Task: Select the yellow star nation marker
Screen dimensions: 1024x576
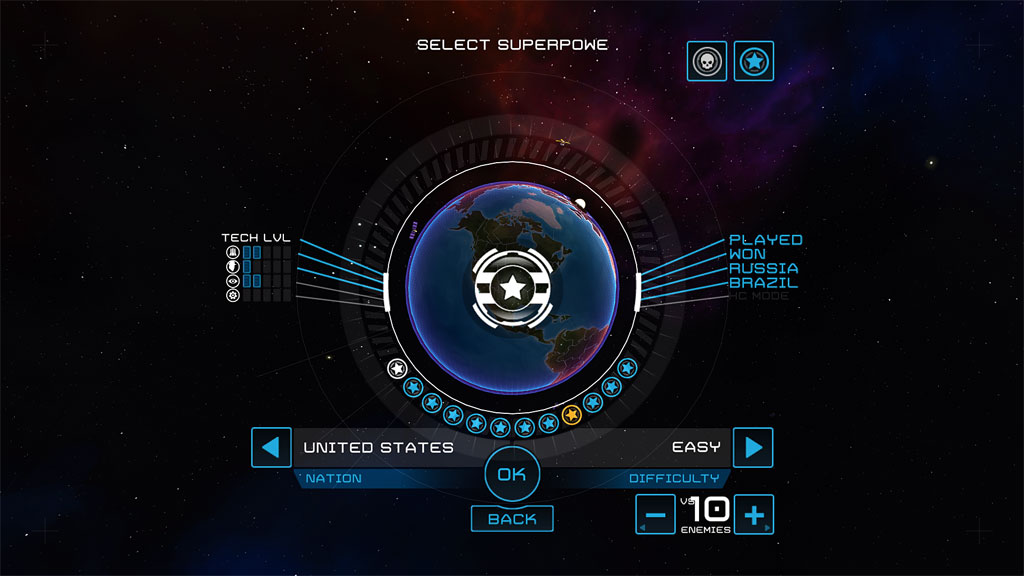Action: (x=572, y=415)
